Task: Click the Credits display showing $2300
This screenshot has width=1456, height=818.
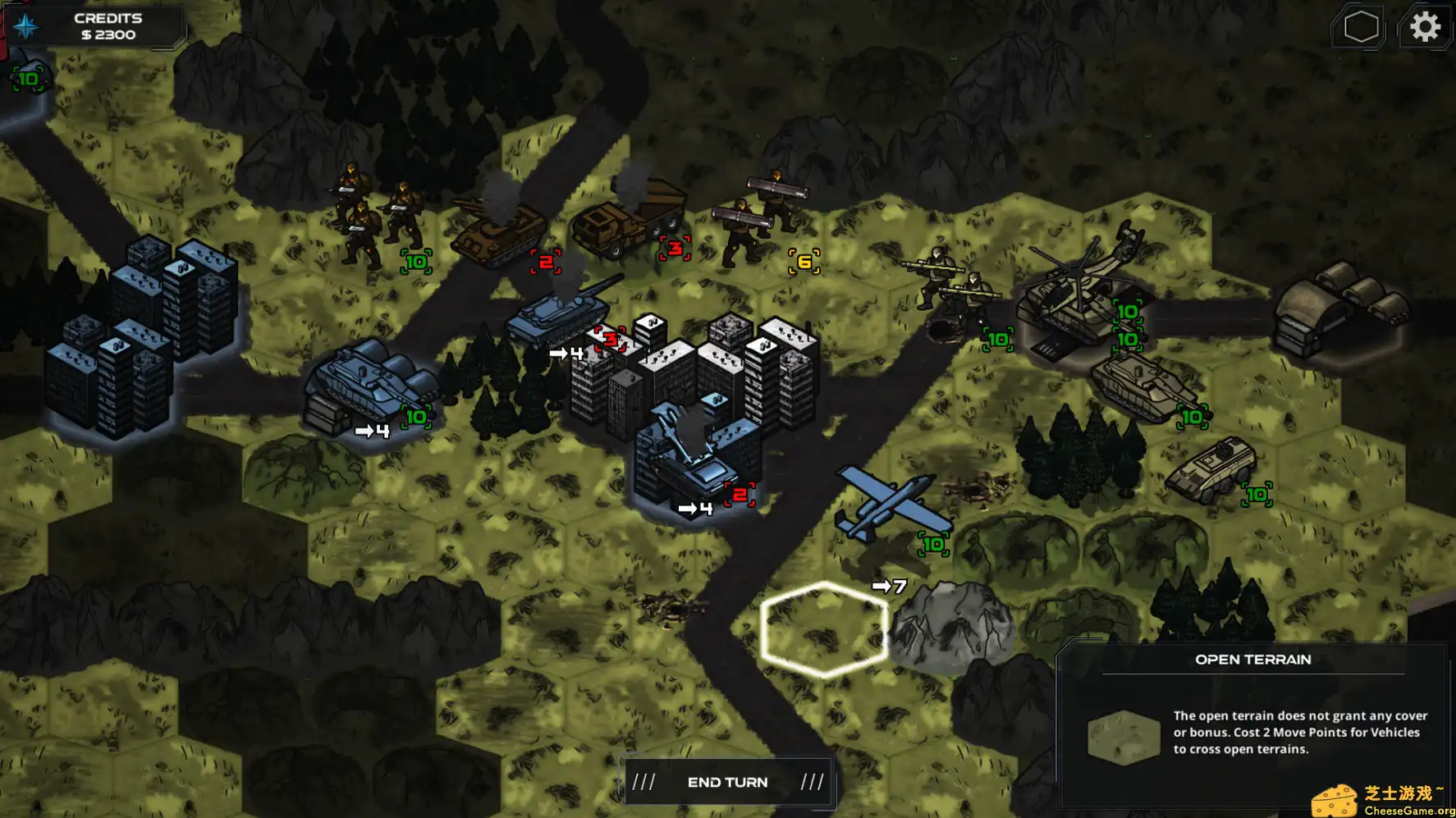Action: tap(107, 25)
